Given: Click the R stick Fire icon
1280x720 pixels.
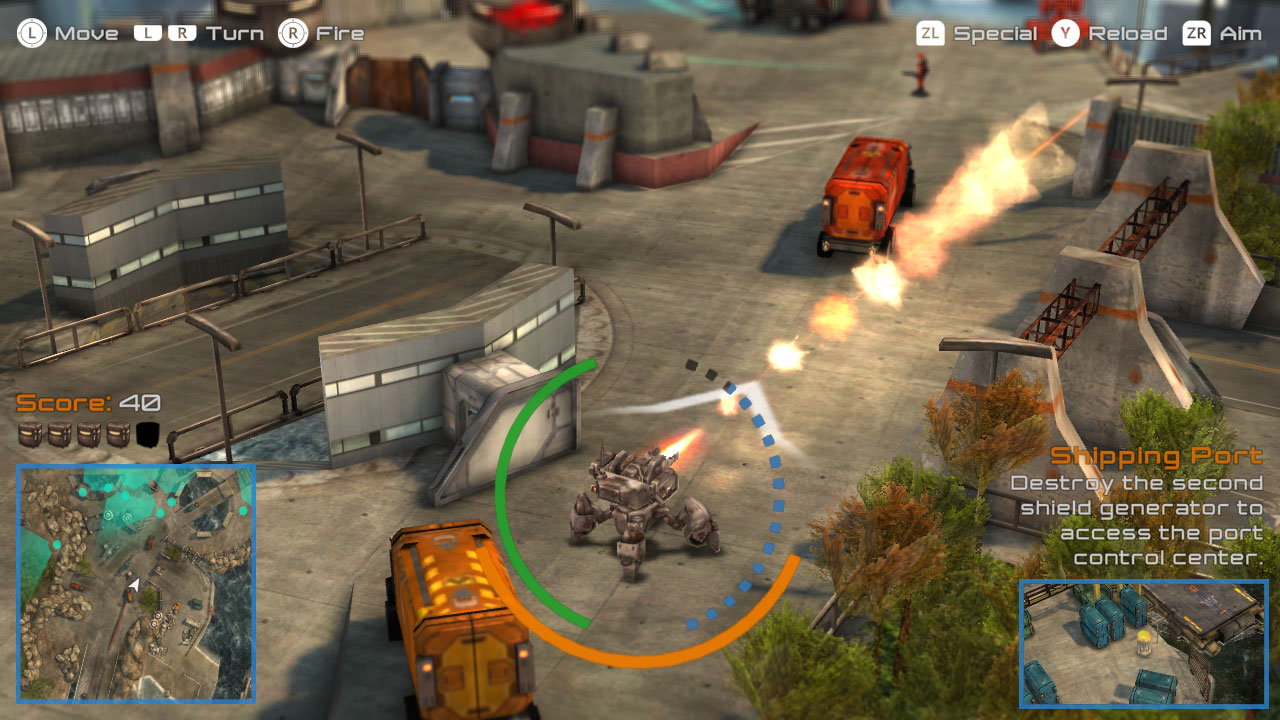Looking at the screenshot, I should [294, 32].
